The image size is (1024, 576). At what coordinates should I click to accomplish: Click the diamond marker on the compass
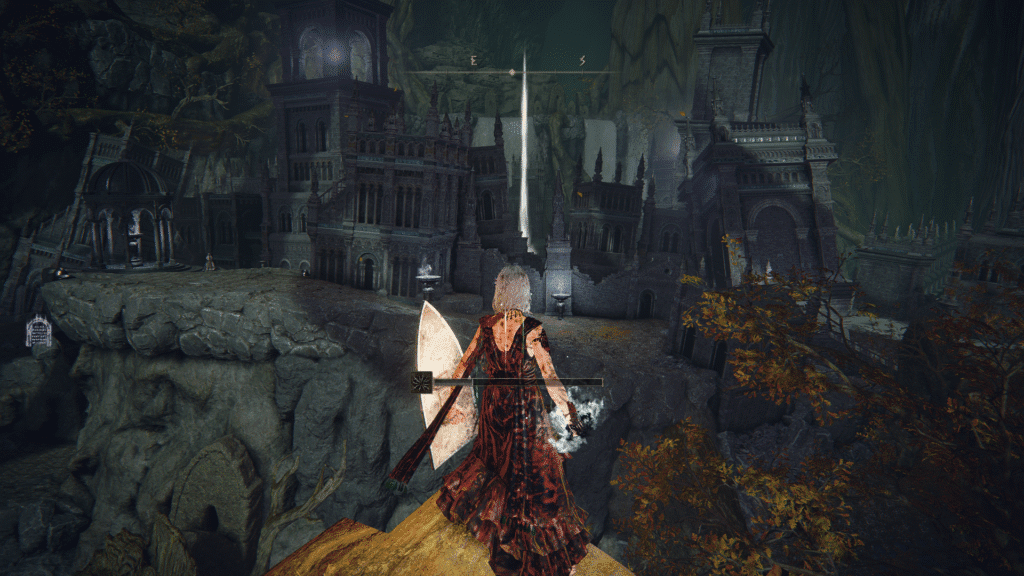coord(512,72)
